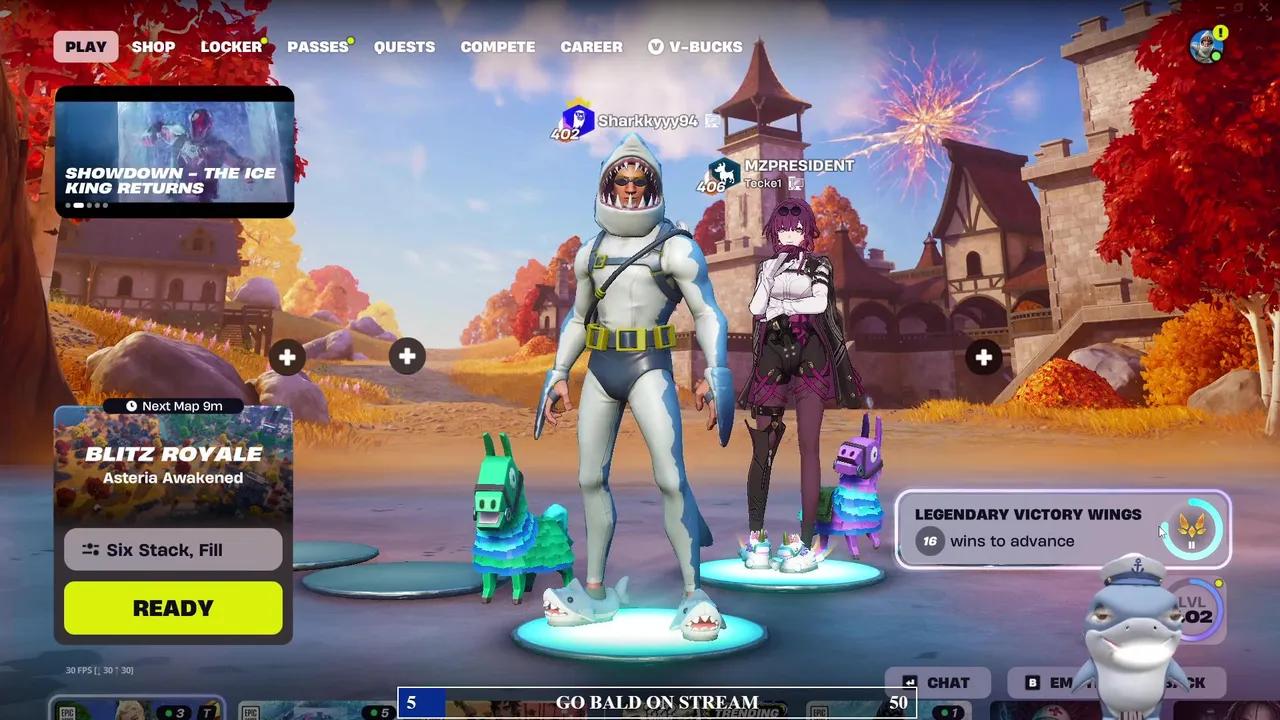Select the second carousel dot under the banner
The image size is (1280, 720).
point(80,204)
